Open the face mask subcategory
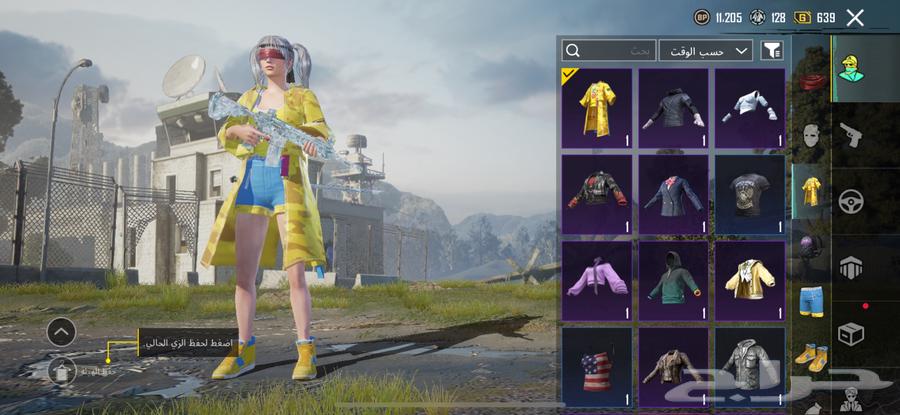 coord(811,135)
